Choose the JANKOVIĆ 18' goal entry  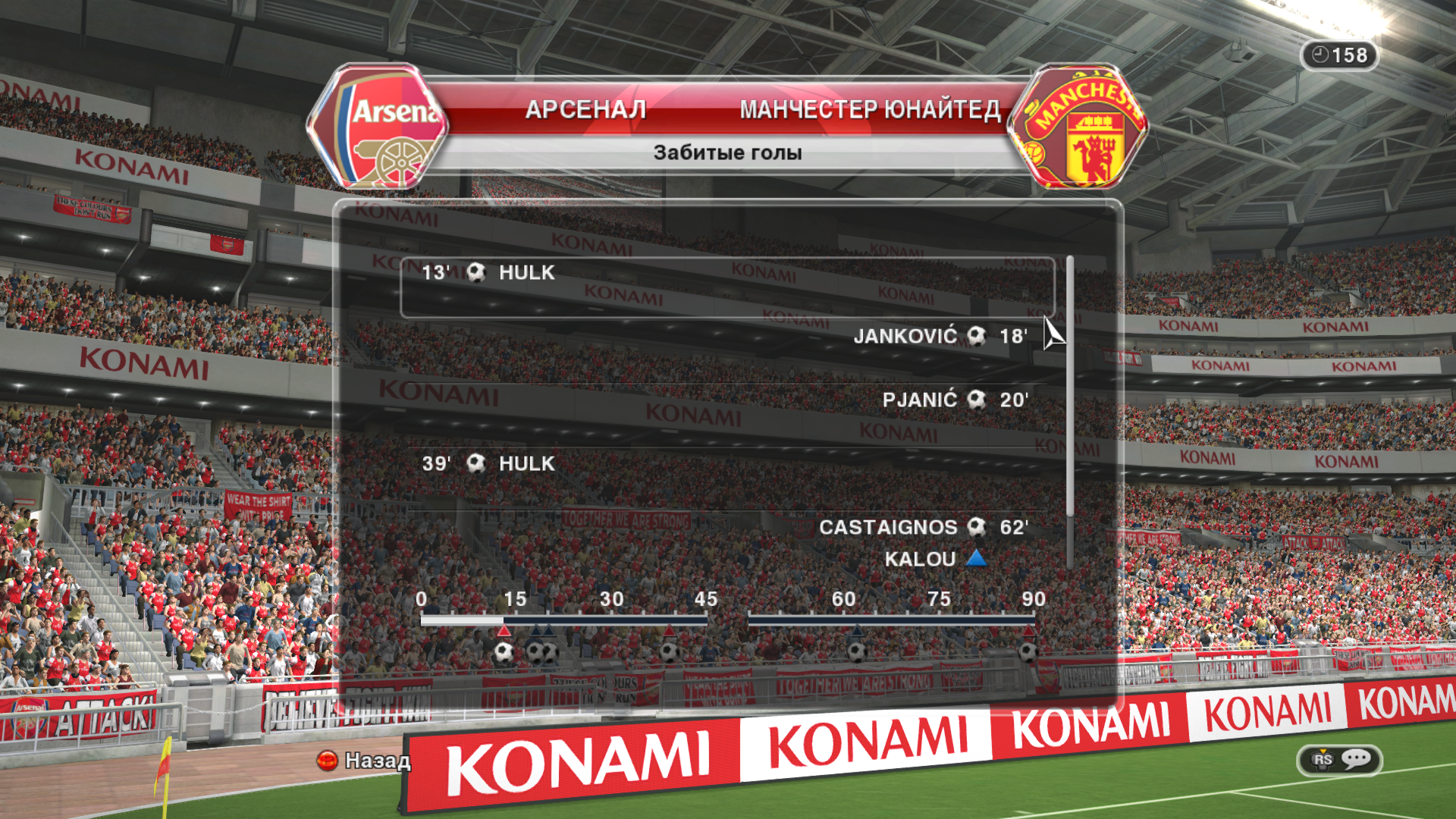click(940, 336)
